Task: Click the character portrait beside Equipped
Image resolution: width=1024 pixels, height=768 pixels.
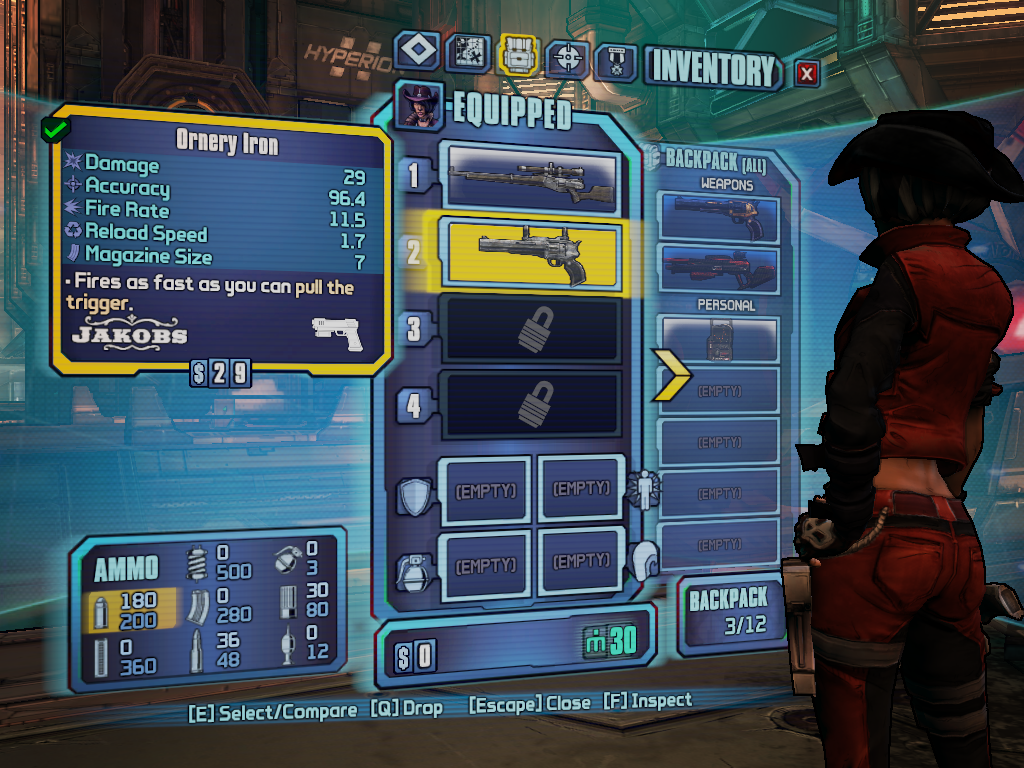Action: click(419, 106)
